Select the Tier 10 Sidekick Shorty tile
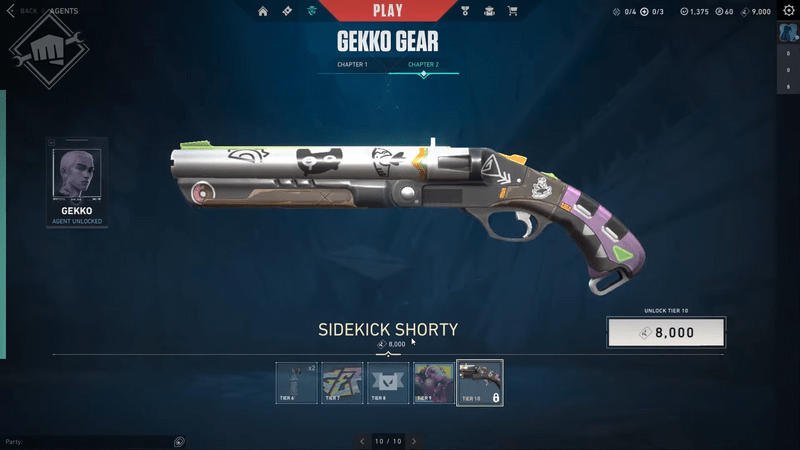This screenshot has width=800, height=450. [480, 383]
